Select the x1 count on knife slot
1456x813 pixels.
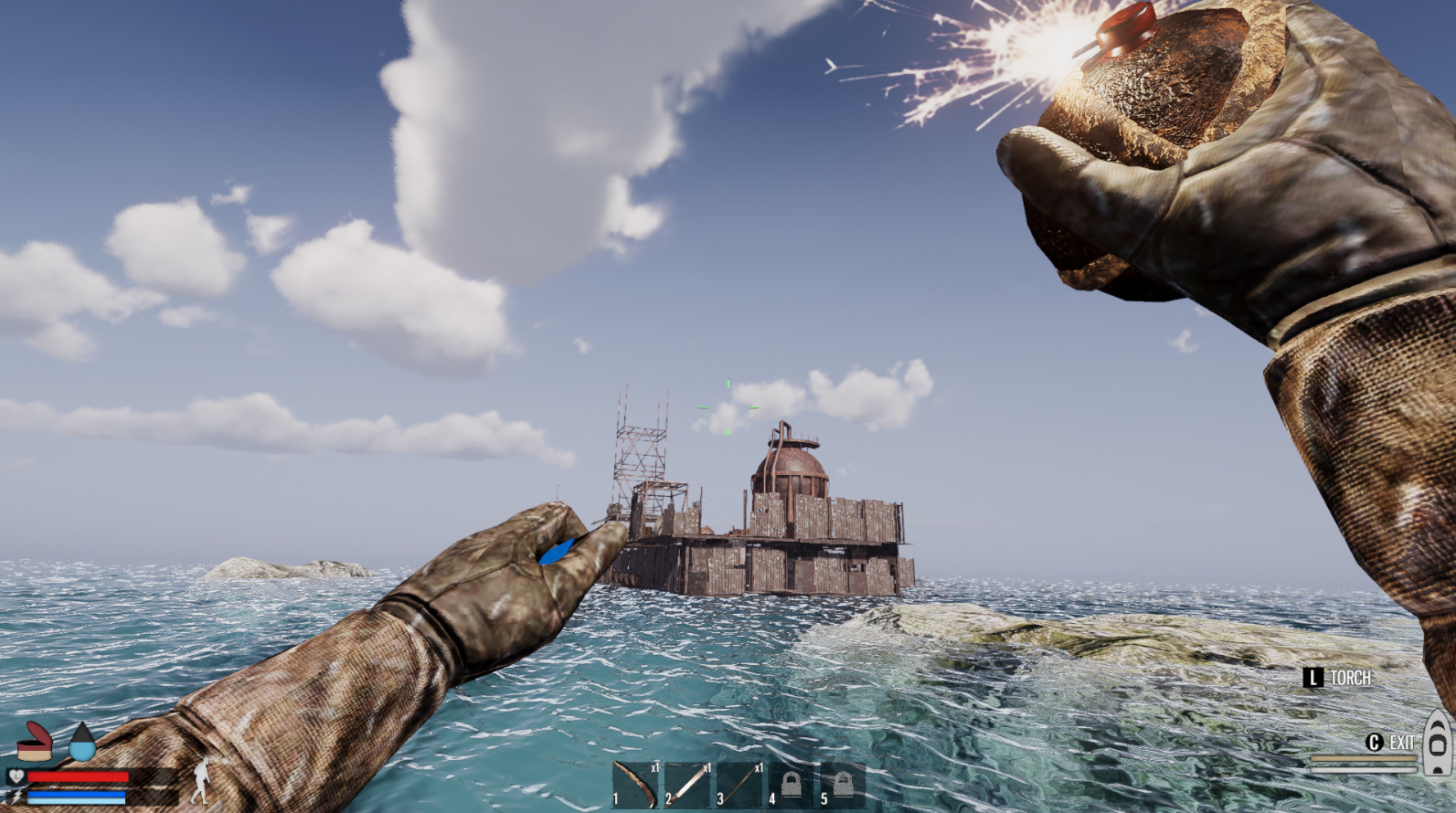tap(655, 767)
